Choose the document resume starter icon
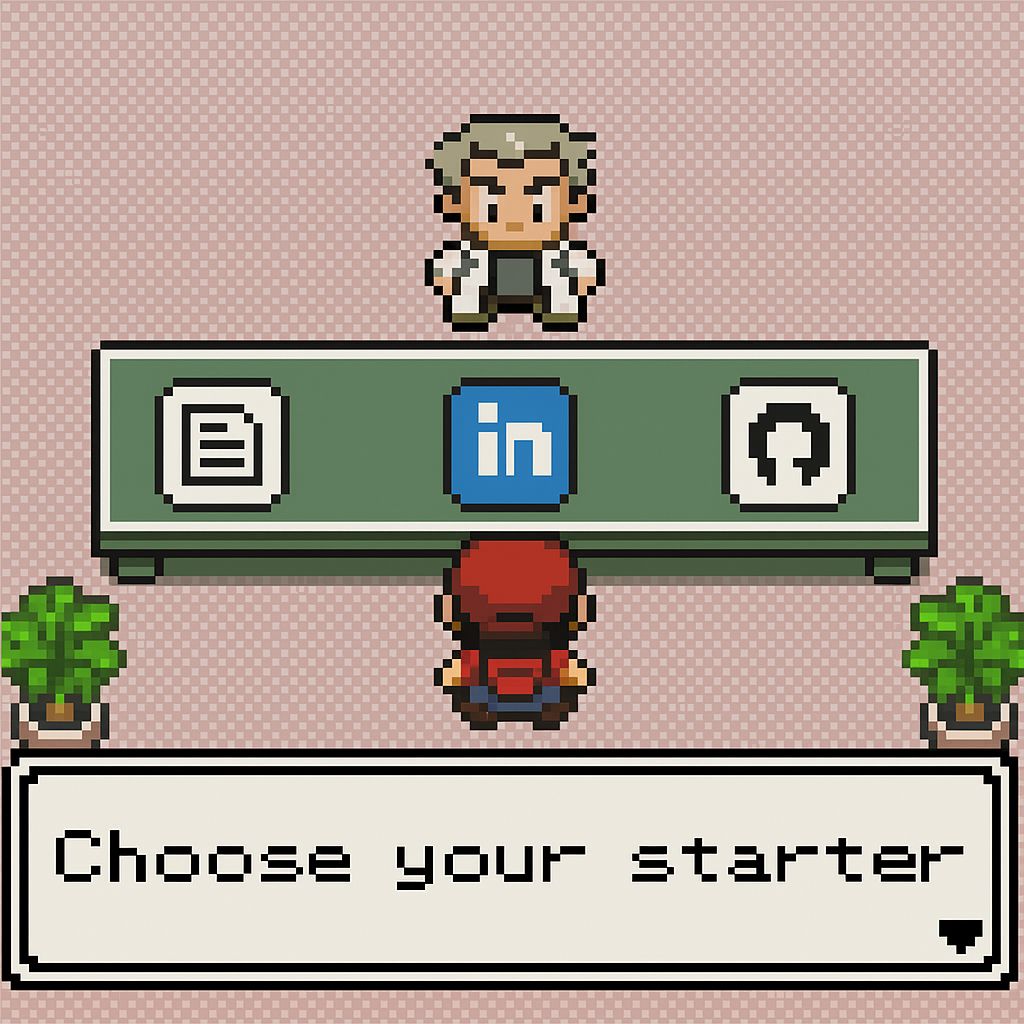Viewport: 1024px width, 1024px height. [222, 444]
